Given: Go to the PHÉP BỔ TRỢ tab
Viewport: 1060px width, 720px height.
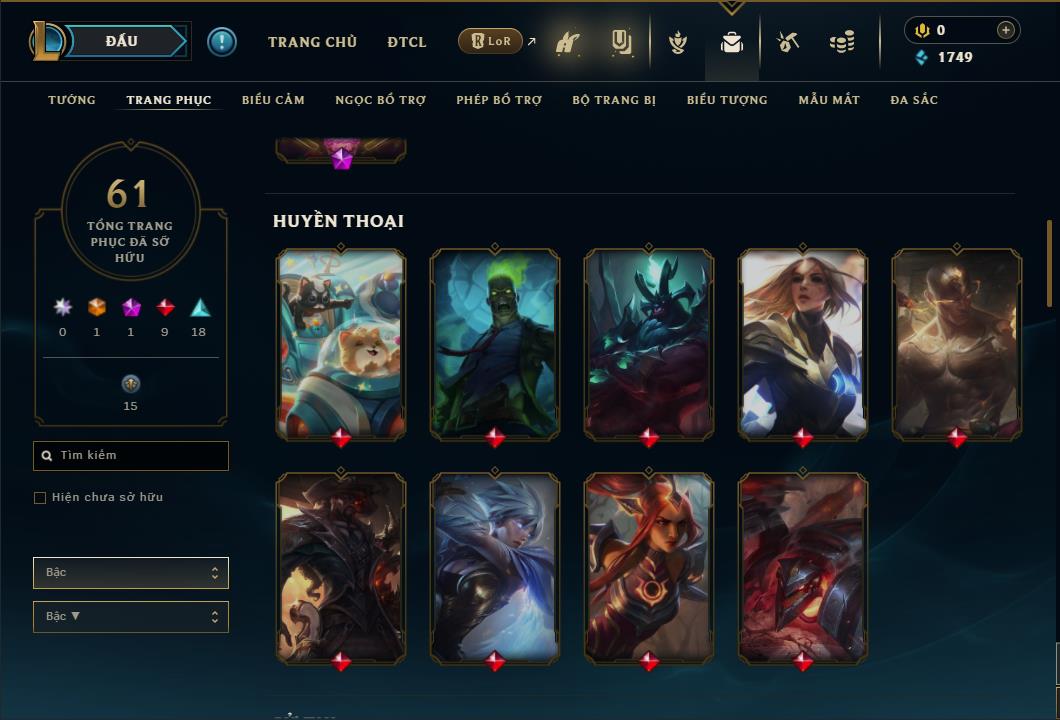Looking at the screenshot, I should point(499,100).
